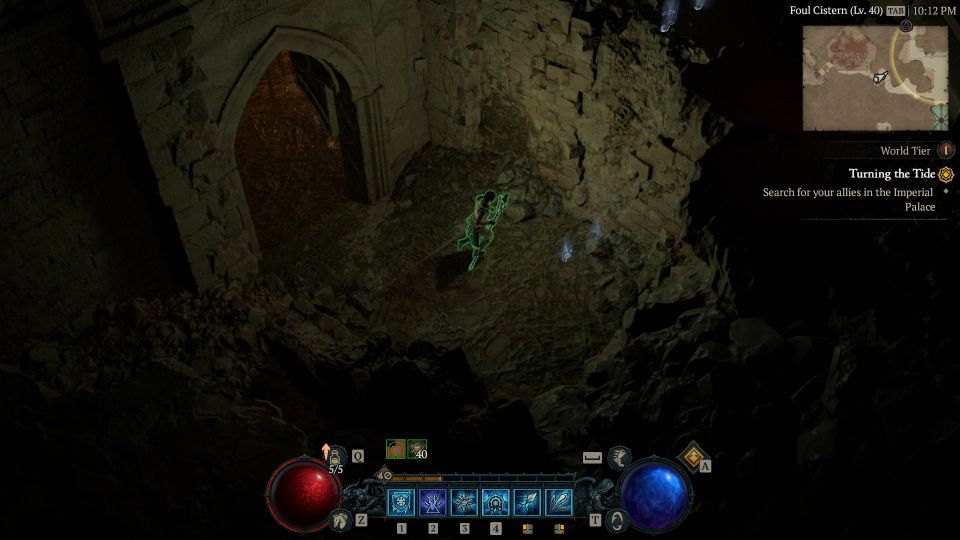Open the gold diamond icon above the mana orb

(x=692, y=457)
